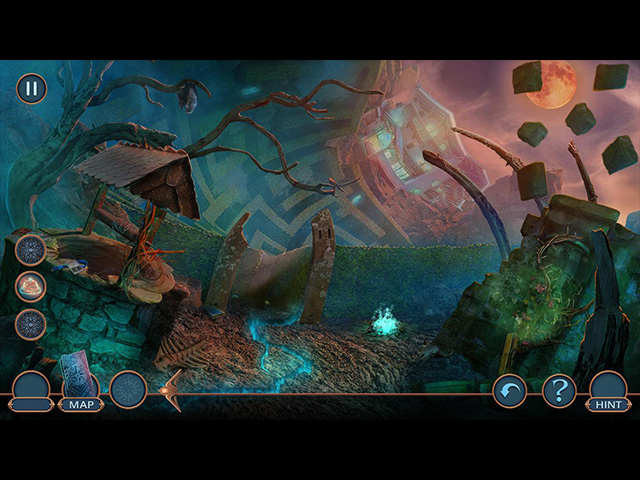
Task: Open the map
Action: pos(79,403)
